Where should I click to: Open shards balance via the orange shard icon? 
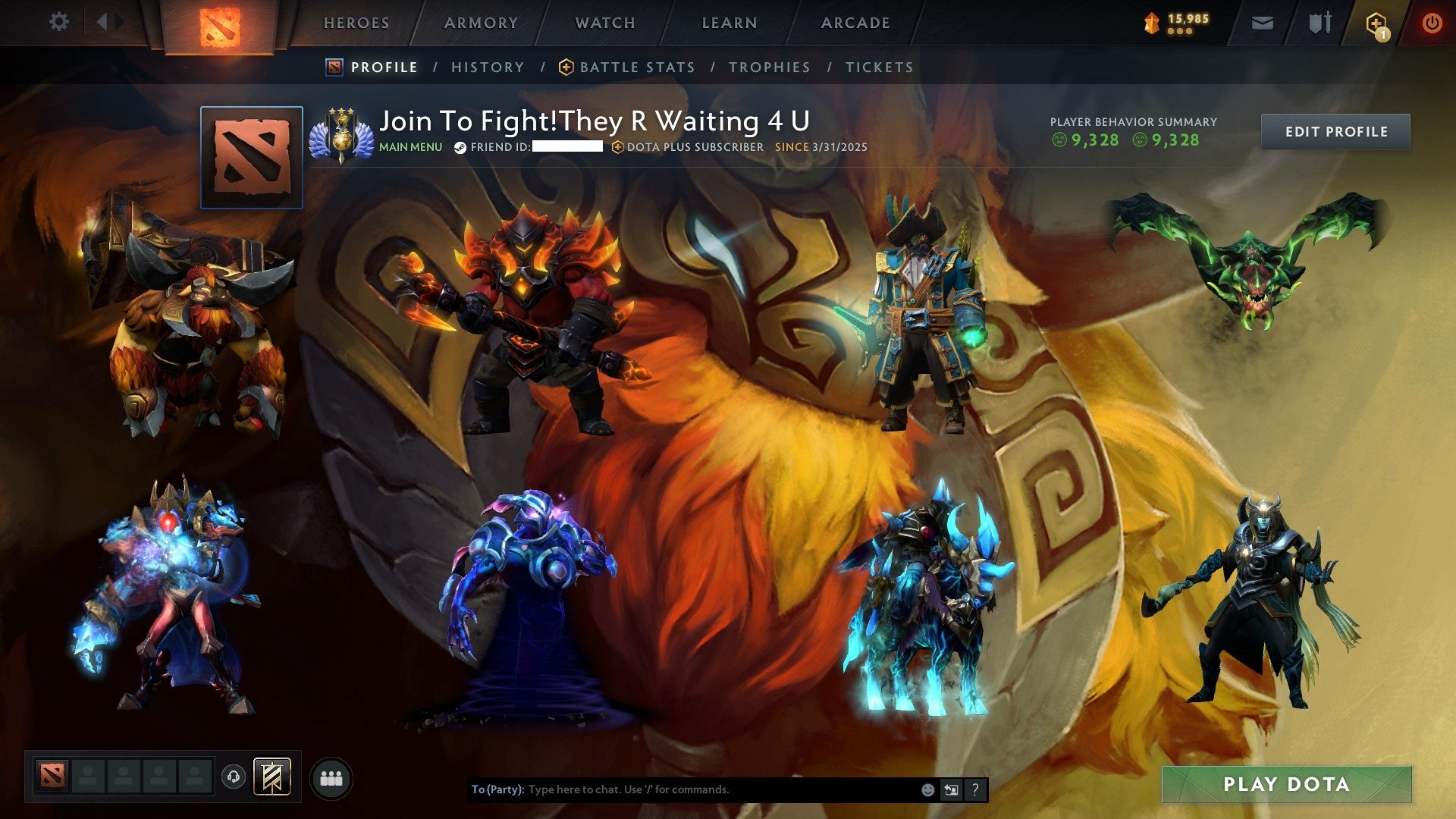(x=1150, y=21)
